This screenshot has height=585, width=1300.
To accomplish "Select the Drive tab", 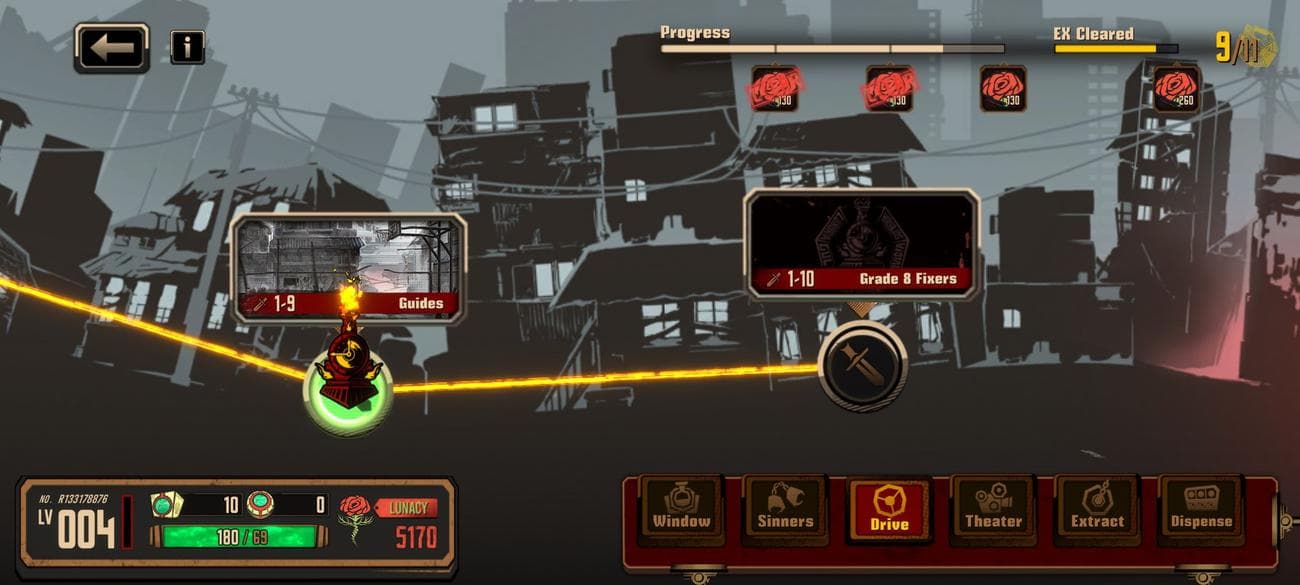I will coord(889,509).
